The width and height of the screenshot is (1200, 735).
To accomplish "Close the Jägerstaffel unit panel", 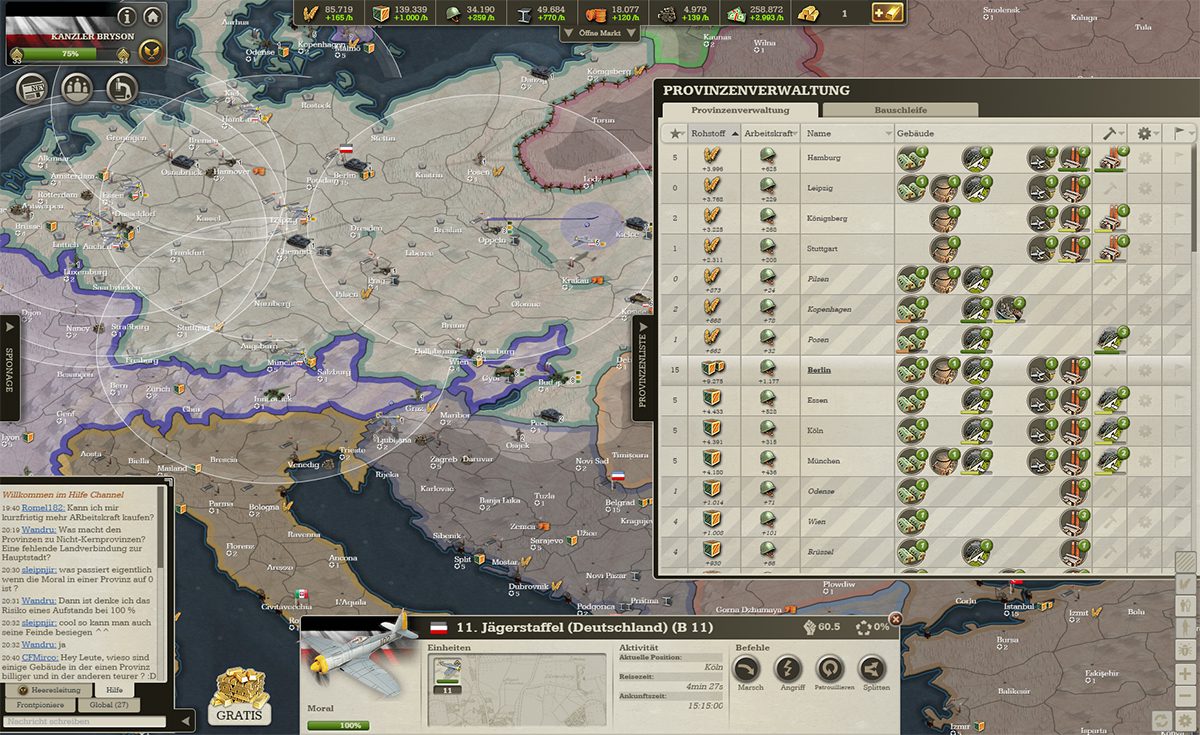I will (895, 619).
